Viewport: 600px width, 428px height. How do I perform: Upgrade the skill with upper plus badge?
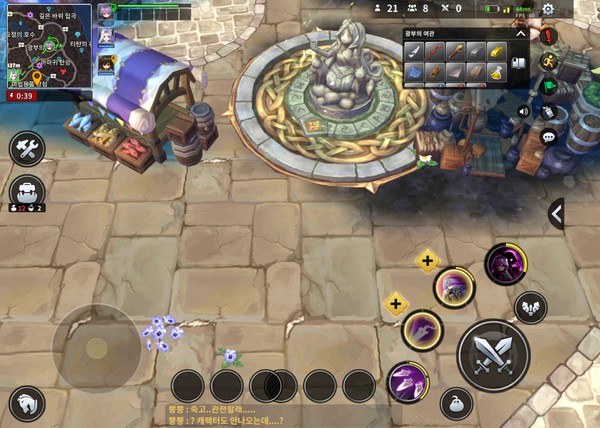[x=427, y=262]
